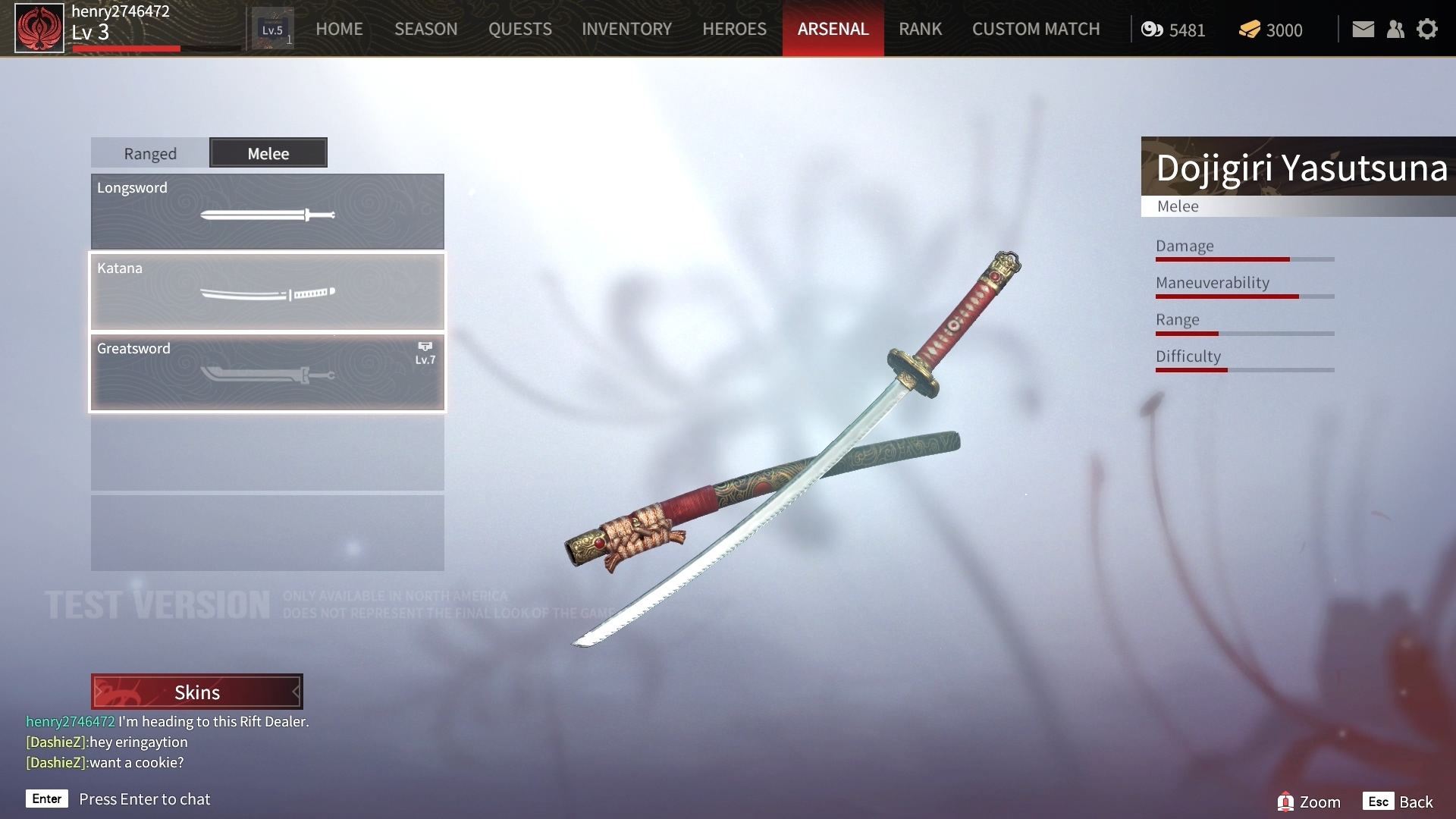The height and width of the screenshot is (819, 1456).
Task: Open settings via the gear icon
Action: pos(1427,30)
